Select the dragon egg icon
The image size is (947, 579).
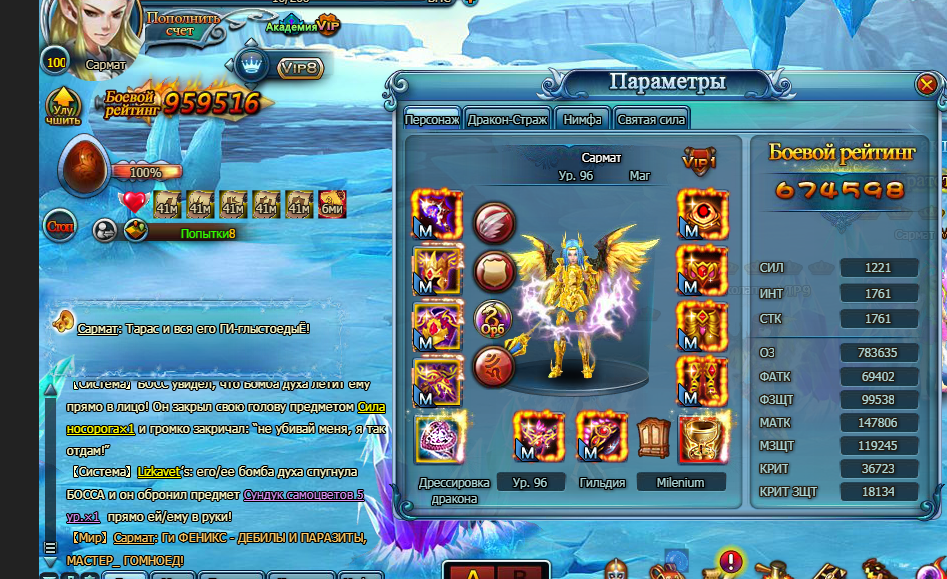click(86, 167)
